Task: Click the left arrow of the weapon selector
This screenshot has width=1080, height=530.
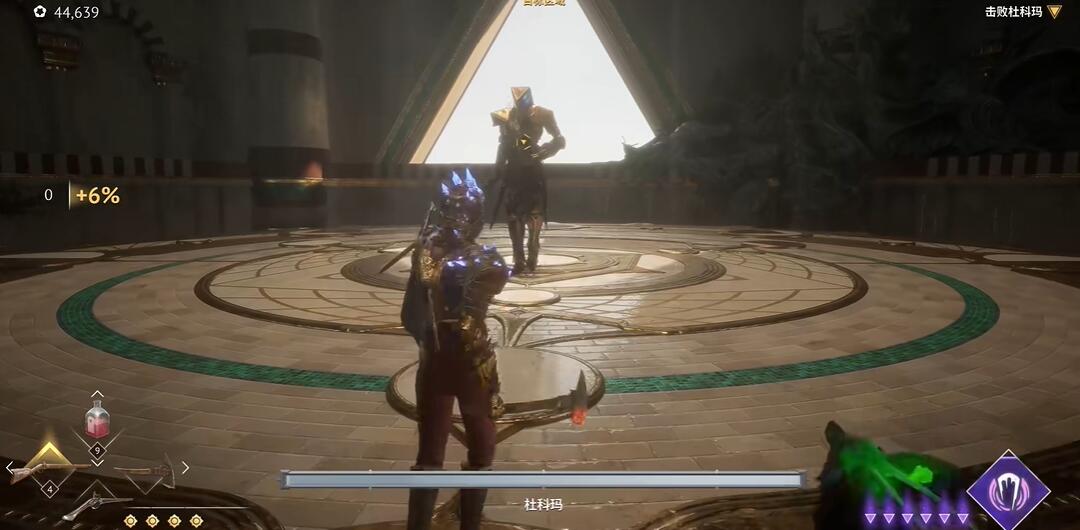Action: pyautogui.click(x=10, y=467)
